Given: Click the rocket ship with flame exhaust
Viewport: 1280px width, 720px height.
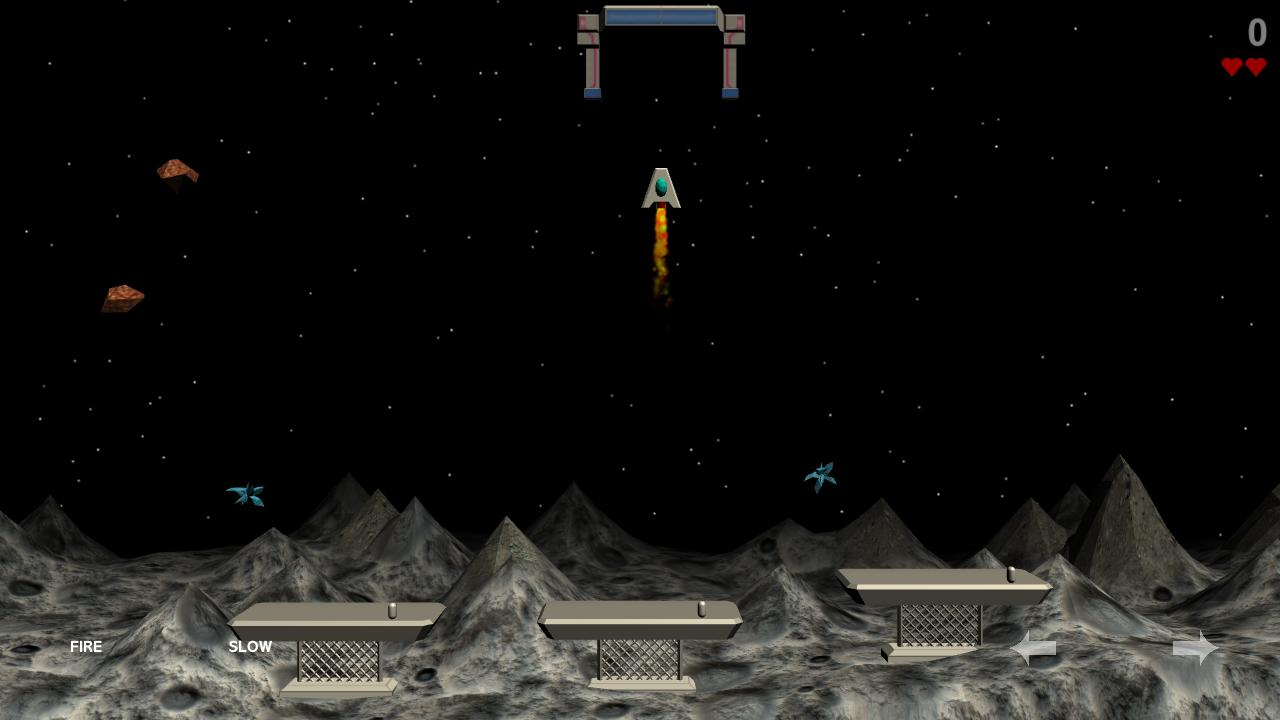Looking at the screenshot, I should pos(660,190).
